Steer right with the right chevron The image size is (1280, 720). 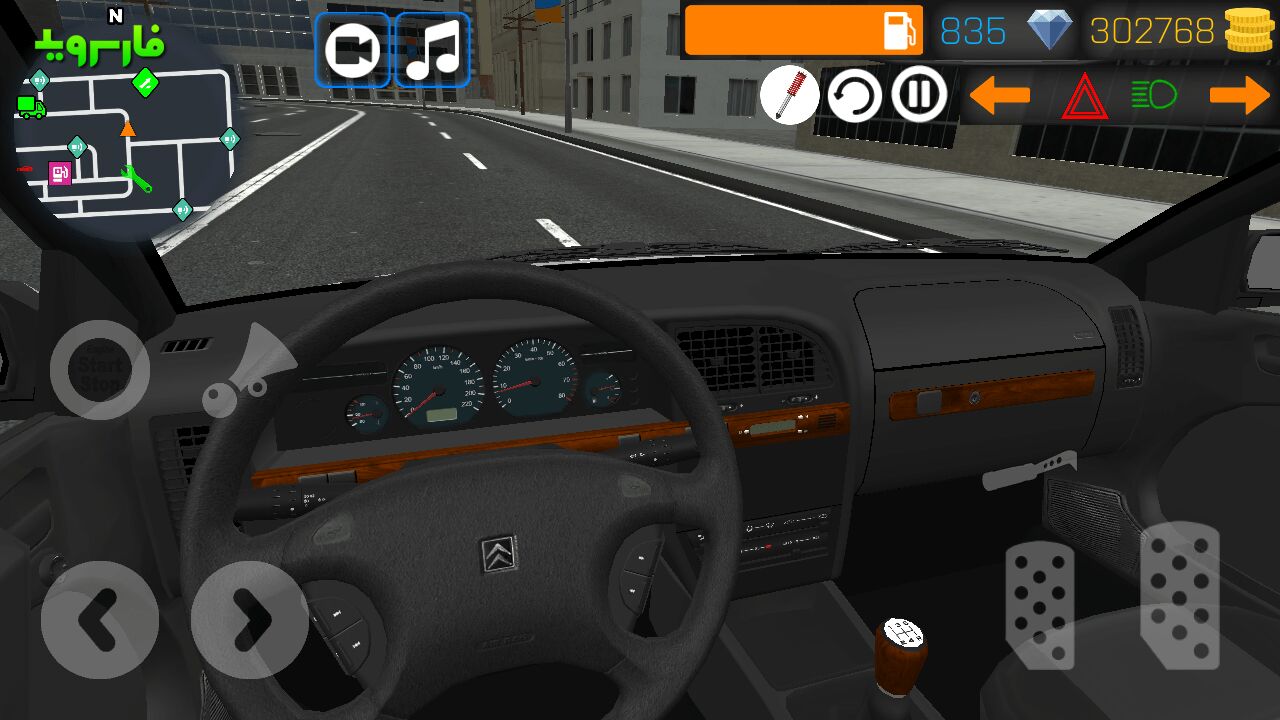[x=249, y=620]
